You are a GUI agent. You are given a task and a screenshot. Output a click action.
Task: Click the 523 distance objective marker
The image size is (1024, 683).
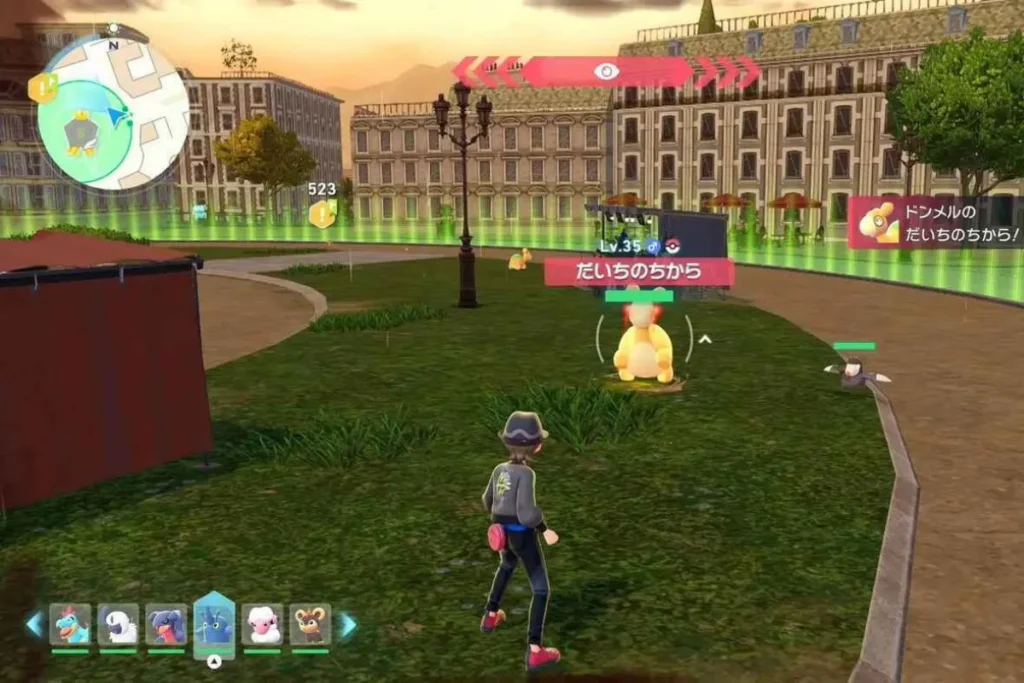coord(322,212)
